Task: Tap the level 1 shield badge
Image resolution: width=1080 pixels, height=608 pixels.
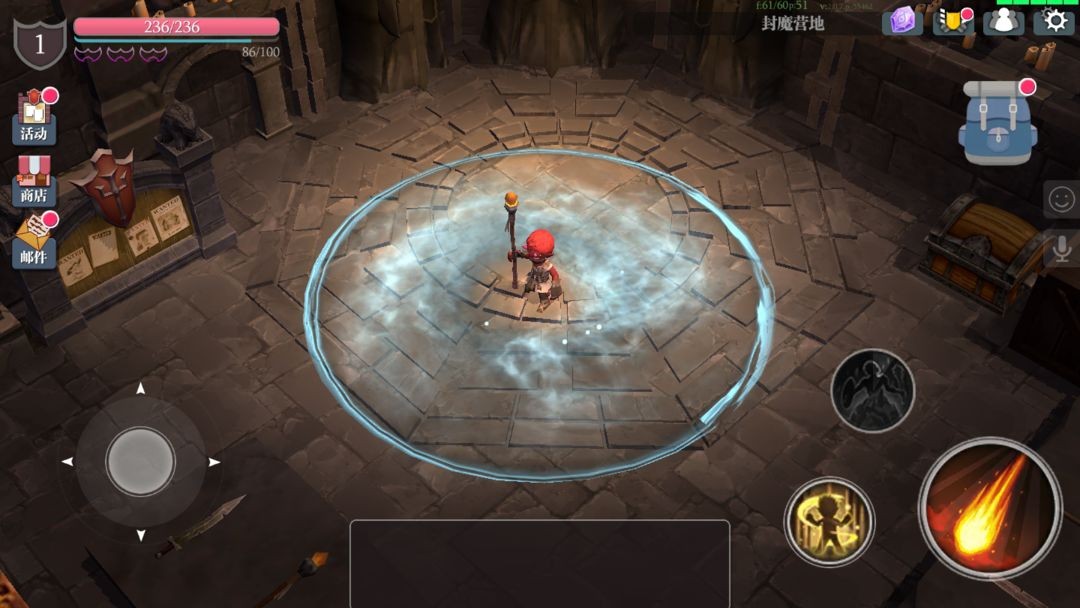Action: pos(40,43)
